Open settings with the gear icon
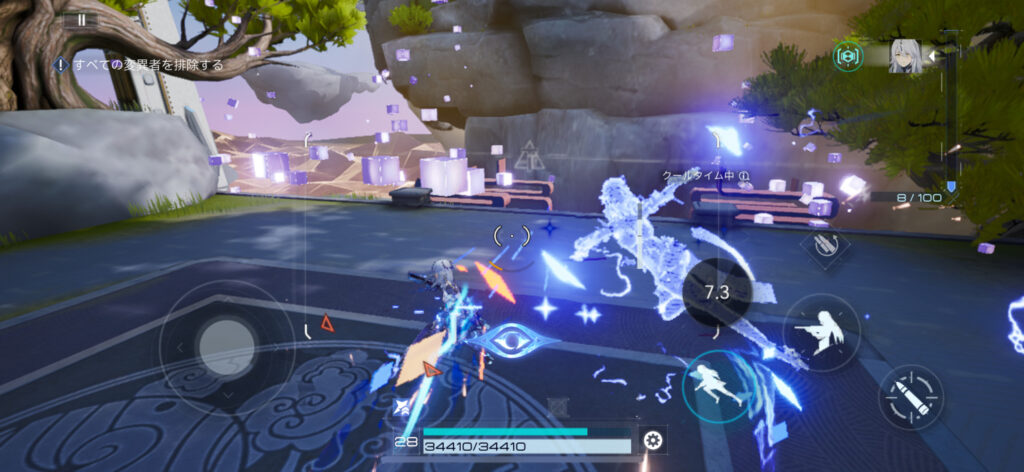This screenshot has height=472, width=1024. click(x=654, y=441)
